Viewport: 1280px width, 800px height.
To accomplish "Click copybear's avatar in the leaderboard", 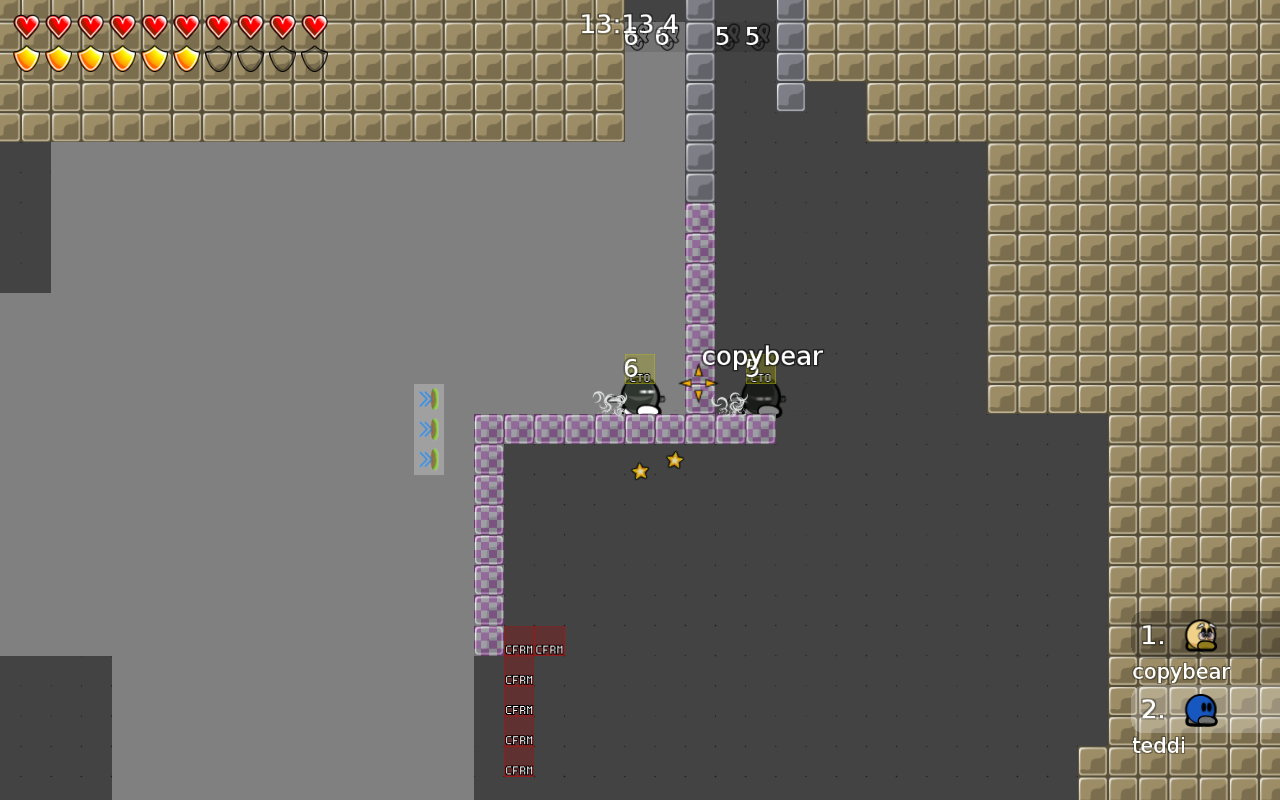I will click(x=1199, y=636).
